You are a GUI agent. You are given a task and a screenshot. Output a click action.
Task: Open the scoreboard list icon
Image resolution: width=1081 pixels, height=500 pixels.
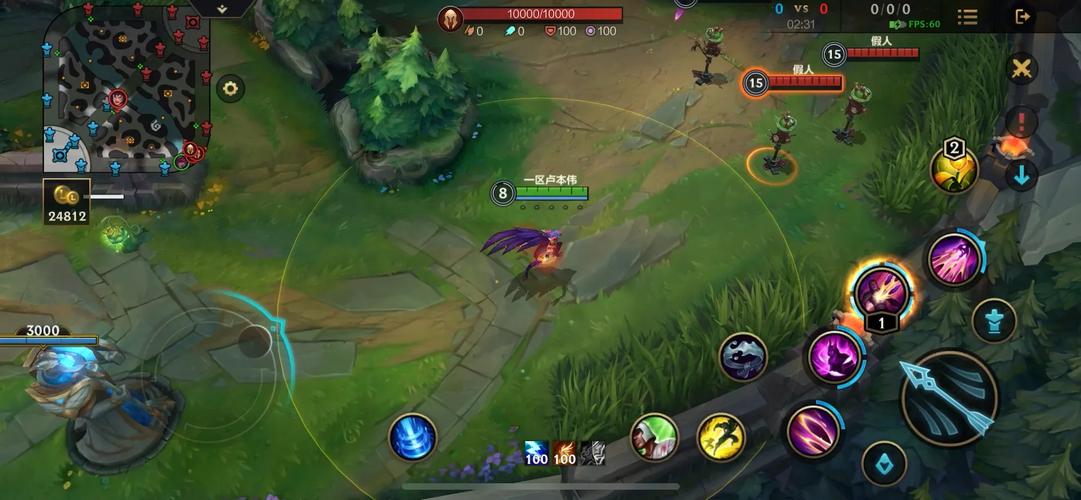pyautogui.click(x=967, y=16)
